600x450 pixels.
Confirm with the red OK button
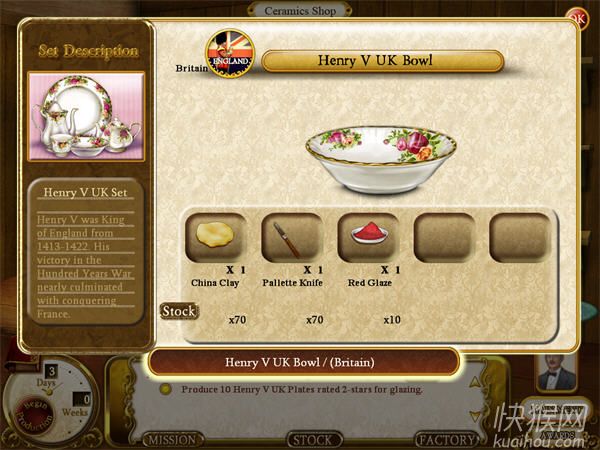[577, 17]
